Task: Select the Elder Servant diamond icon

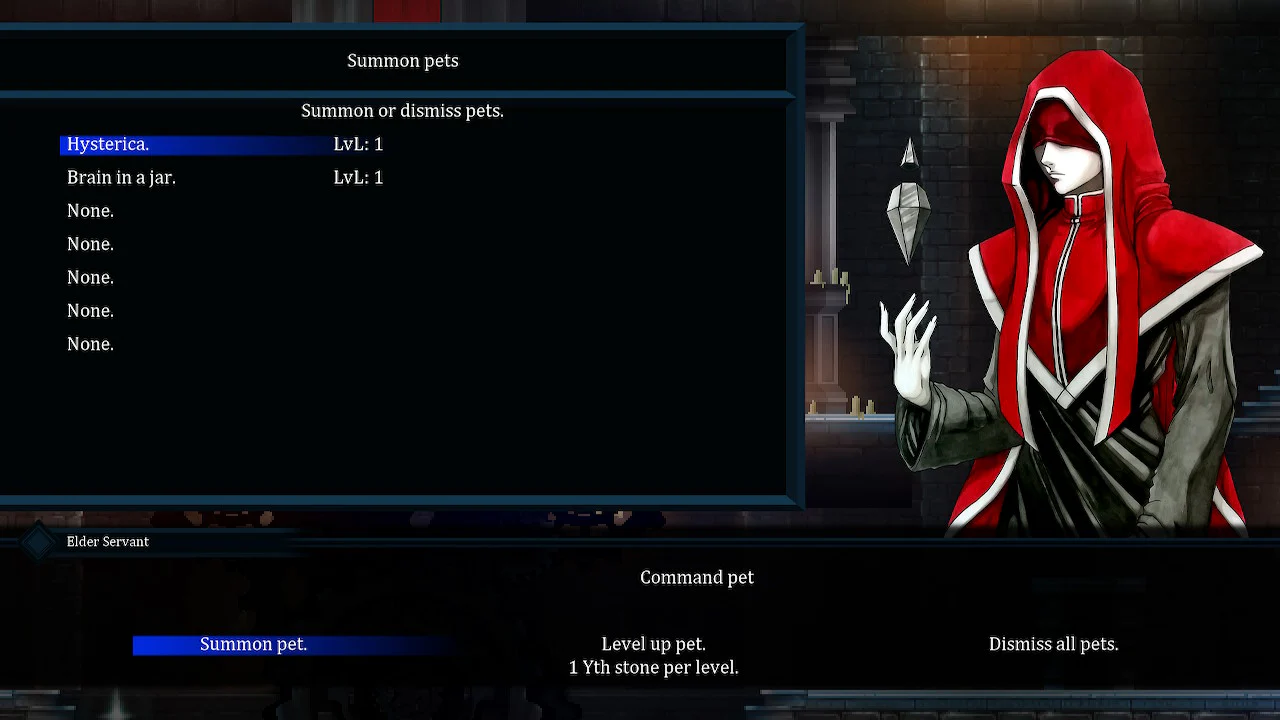Action: [x=38, y=541]
